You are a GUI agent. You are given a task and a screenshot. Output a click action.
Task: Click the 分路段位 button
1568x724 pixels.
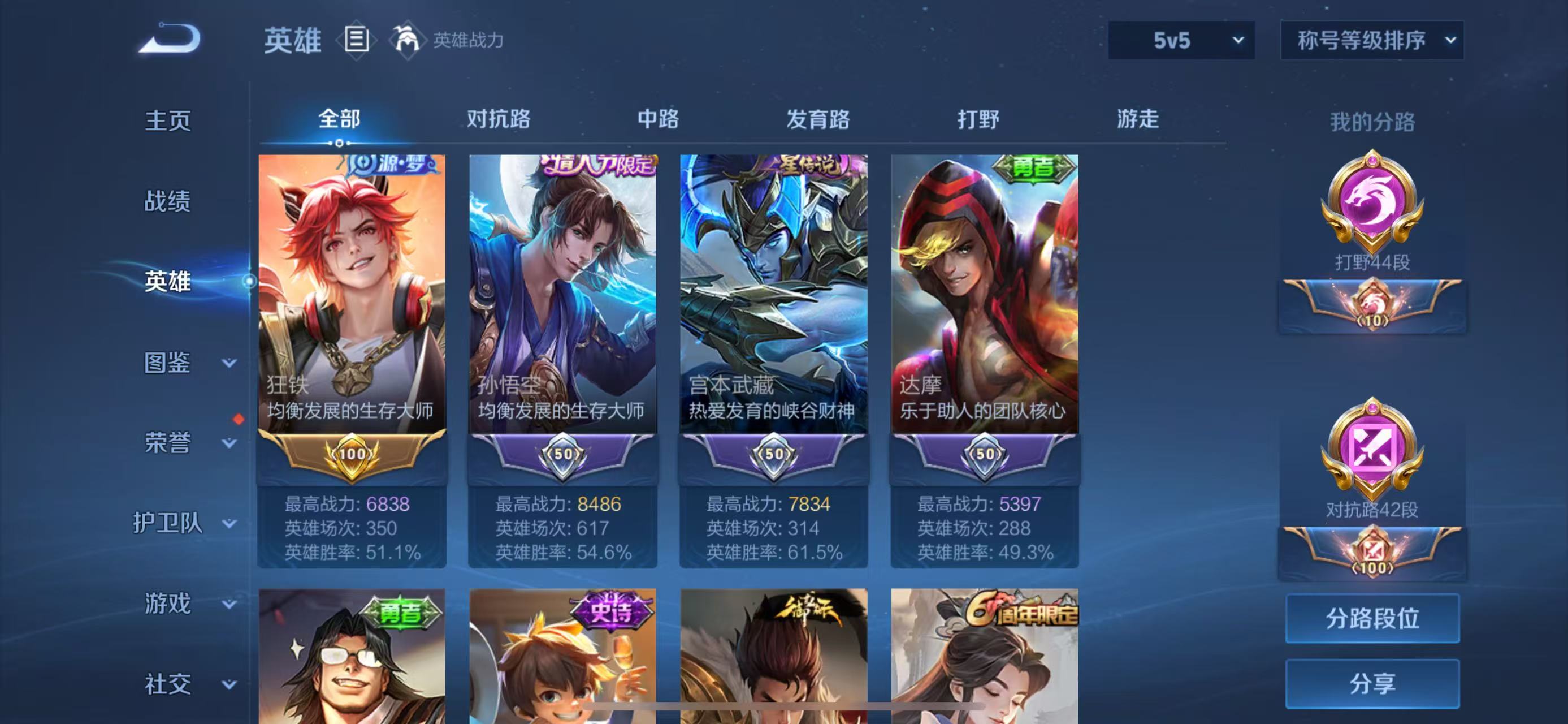pos(1372,620)
